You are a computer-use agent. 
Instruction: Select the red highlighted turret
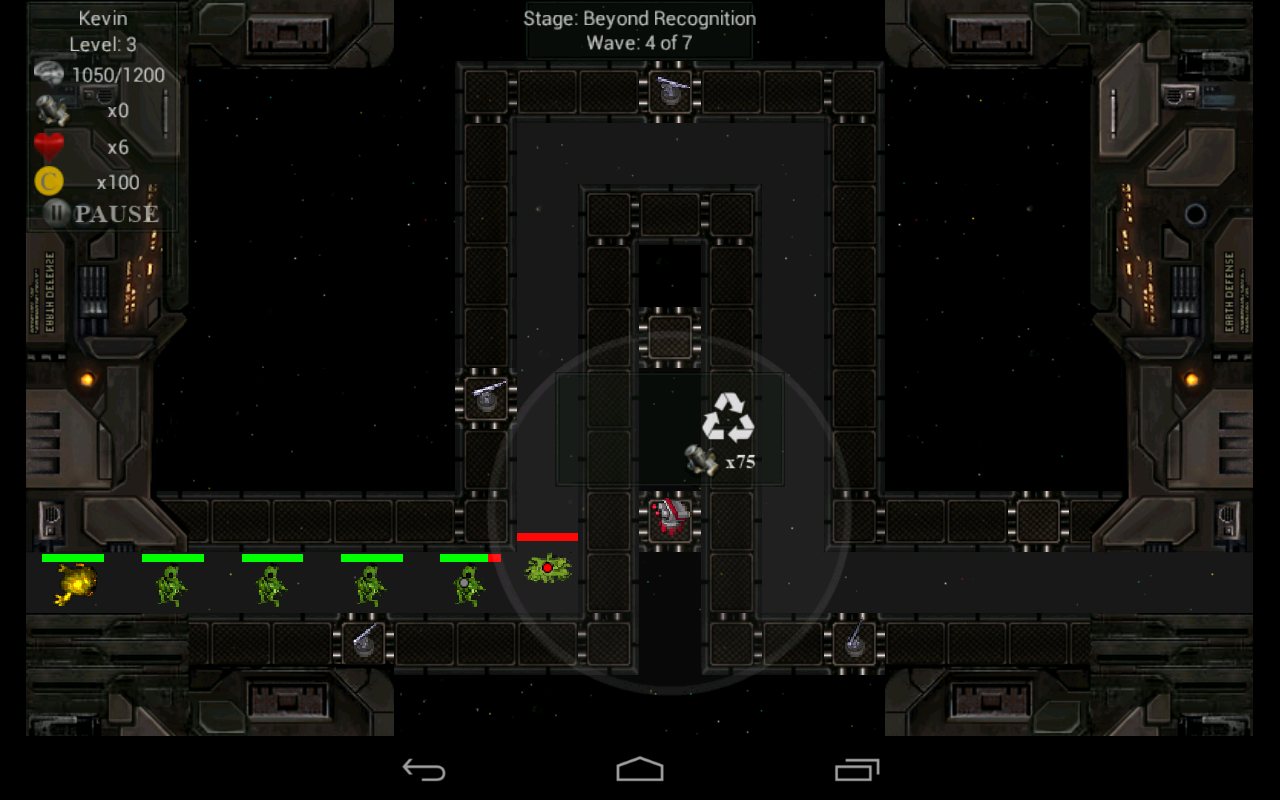669,519
